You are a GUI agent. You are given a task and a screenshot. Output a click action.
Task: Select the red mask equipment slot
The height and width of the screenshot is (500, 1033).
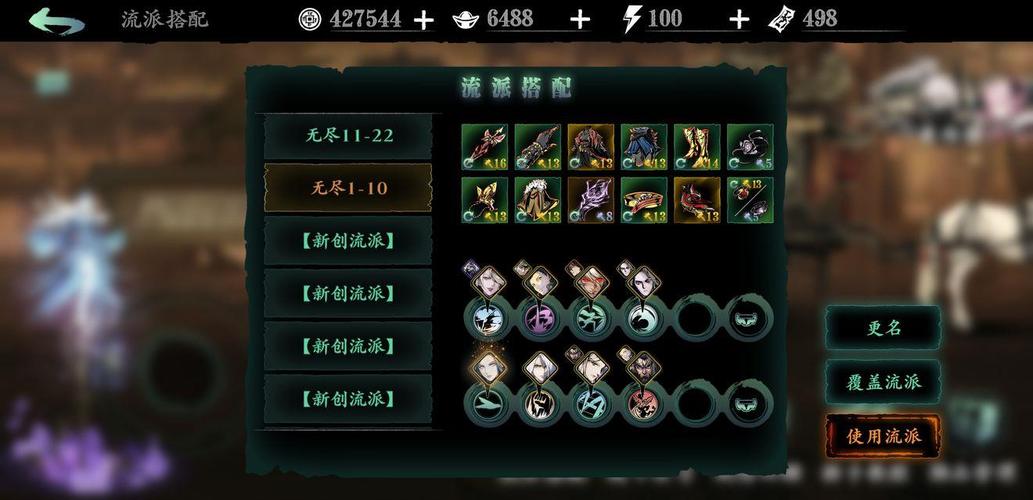pos(697,200)
